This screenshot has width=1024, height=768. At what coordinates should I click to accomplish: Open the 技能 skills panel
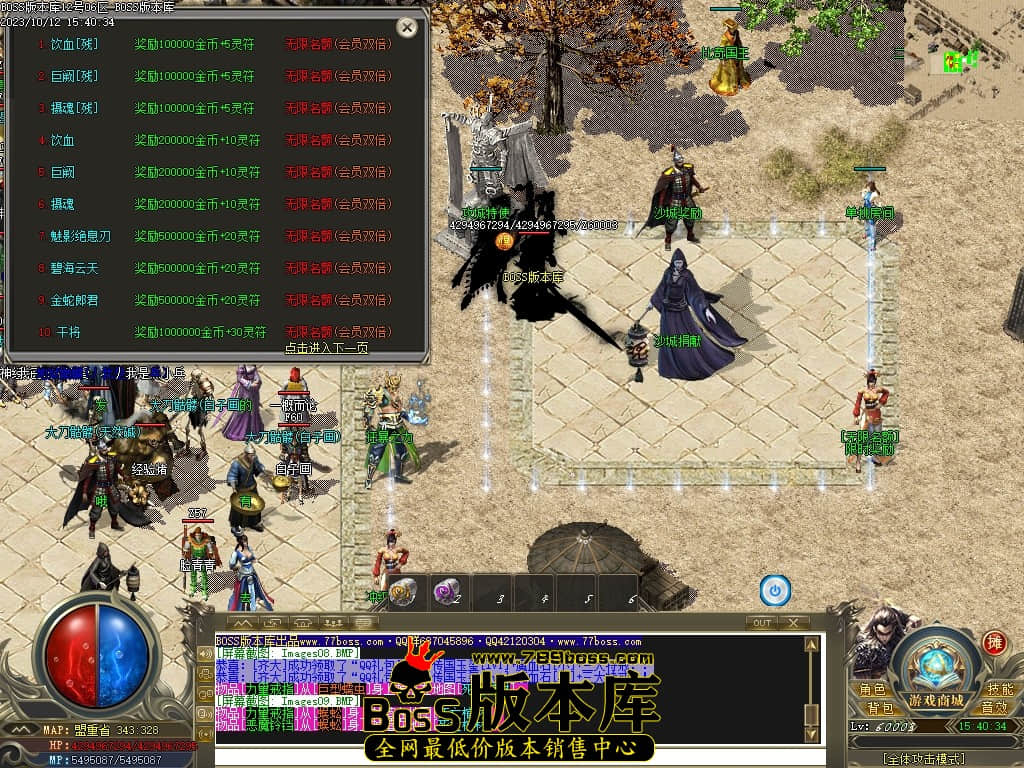(x=1000, y=690)
